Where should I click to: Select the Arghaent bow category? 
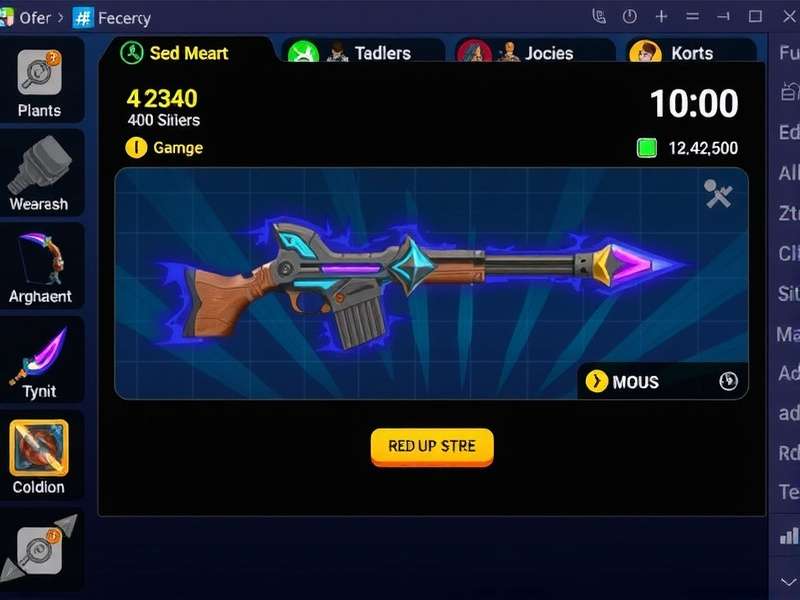(40, 266)
